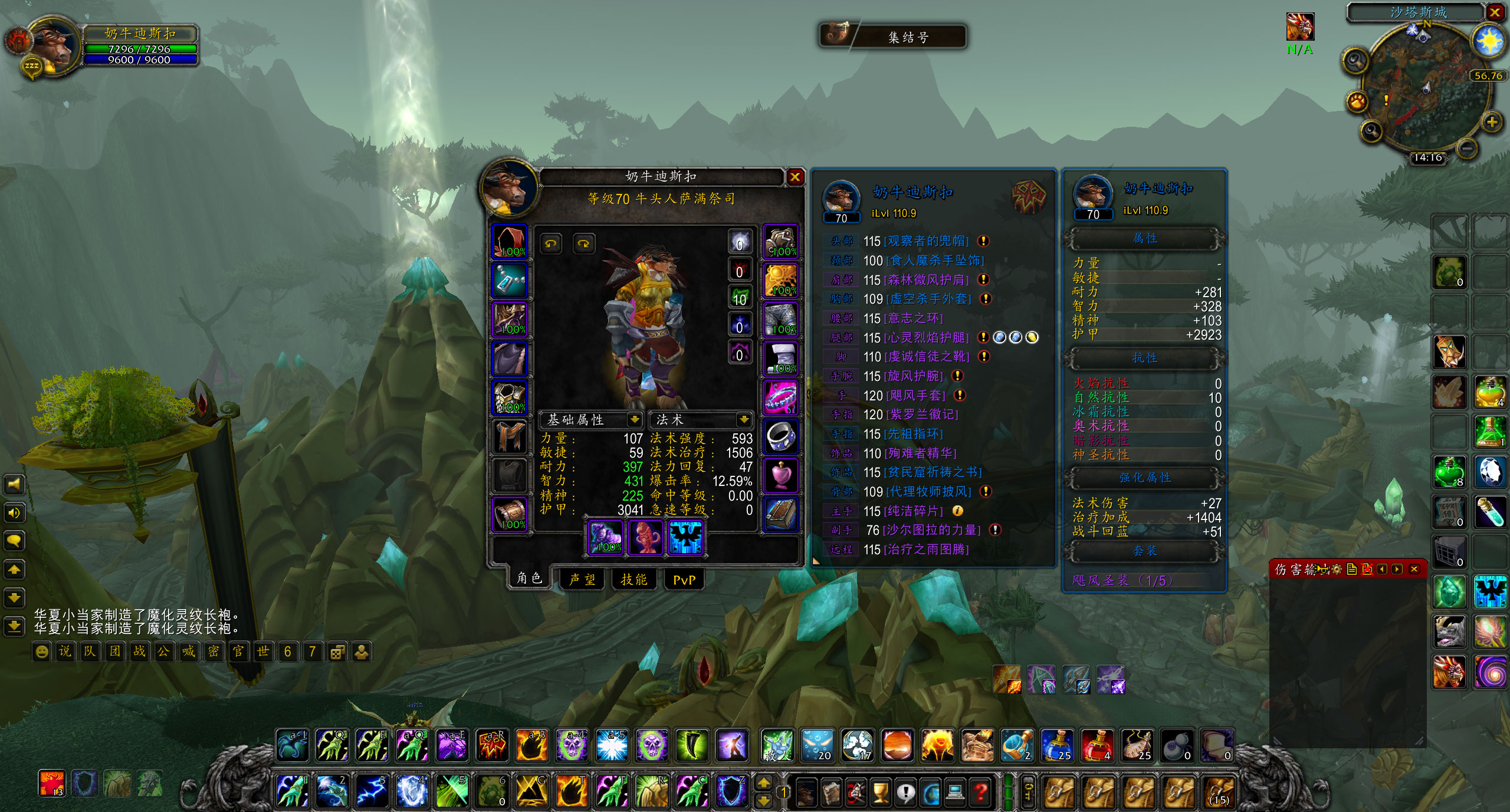
Task: Open the gold trophy micro menu button
Action: 880,792
